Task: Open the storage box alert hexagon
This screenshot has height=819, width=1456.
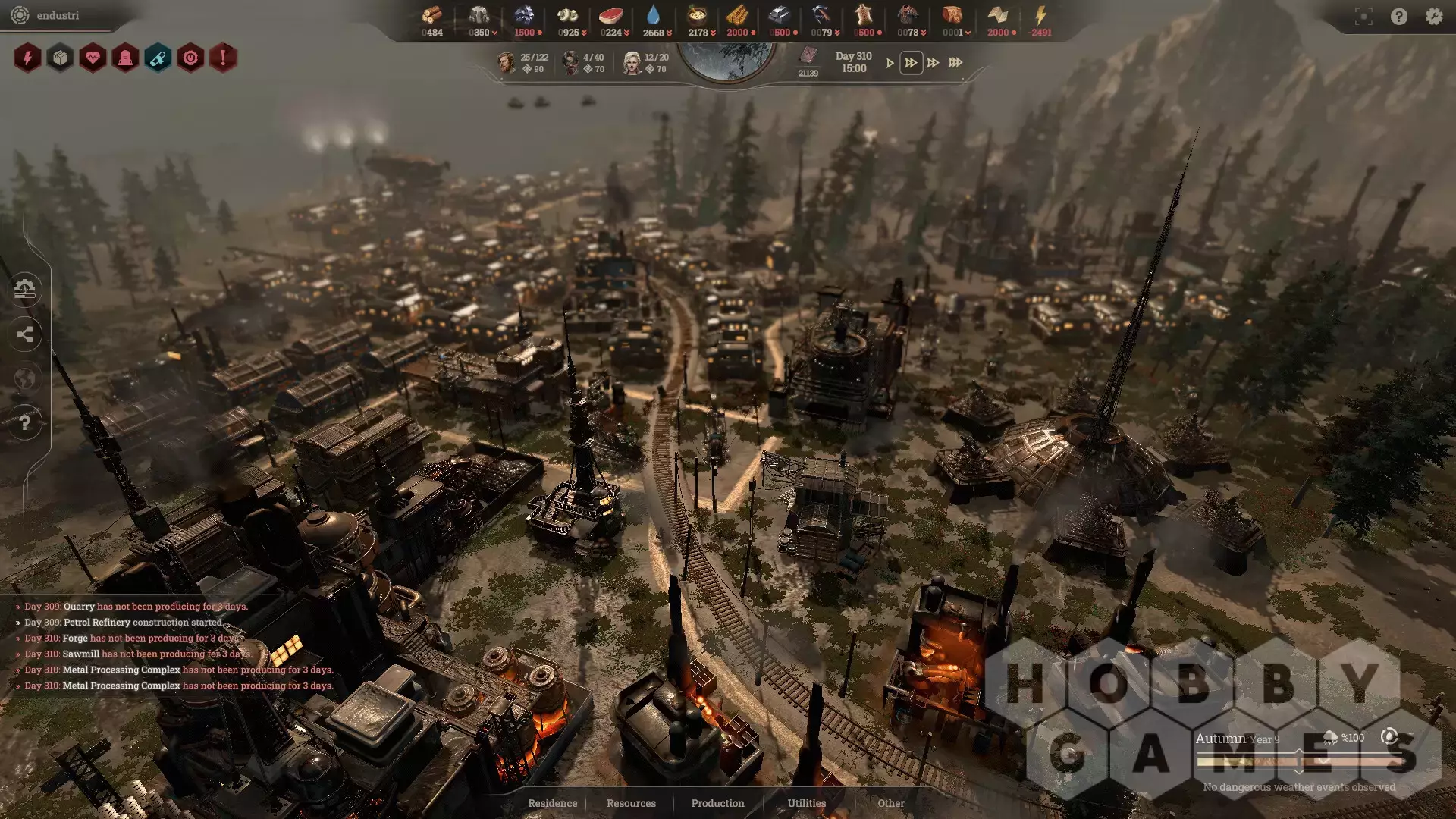Action: point(60,58)
